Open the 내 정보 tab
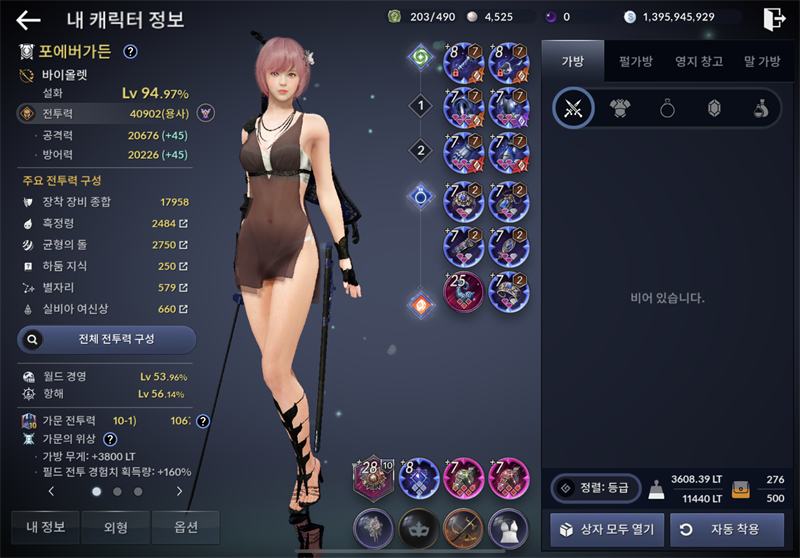 (46, 527)
